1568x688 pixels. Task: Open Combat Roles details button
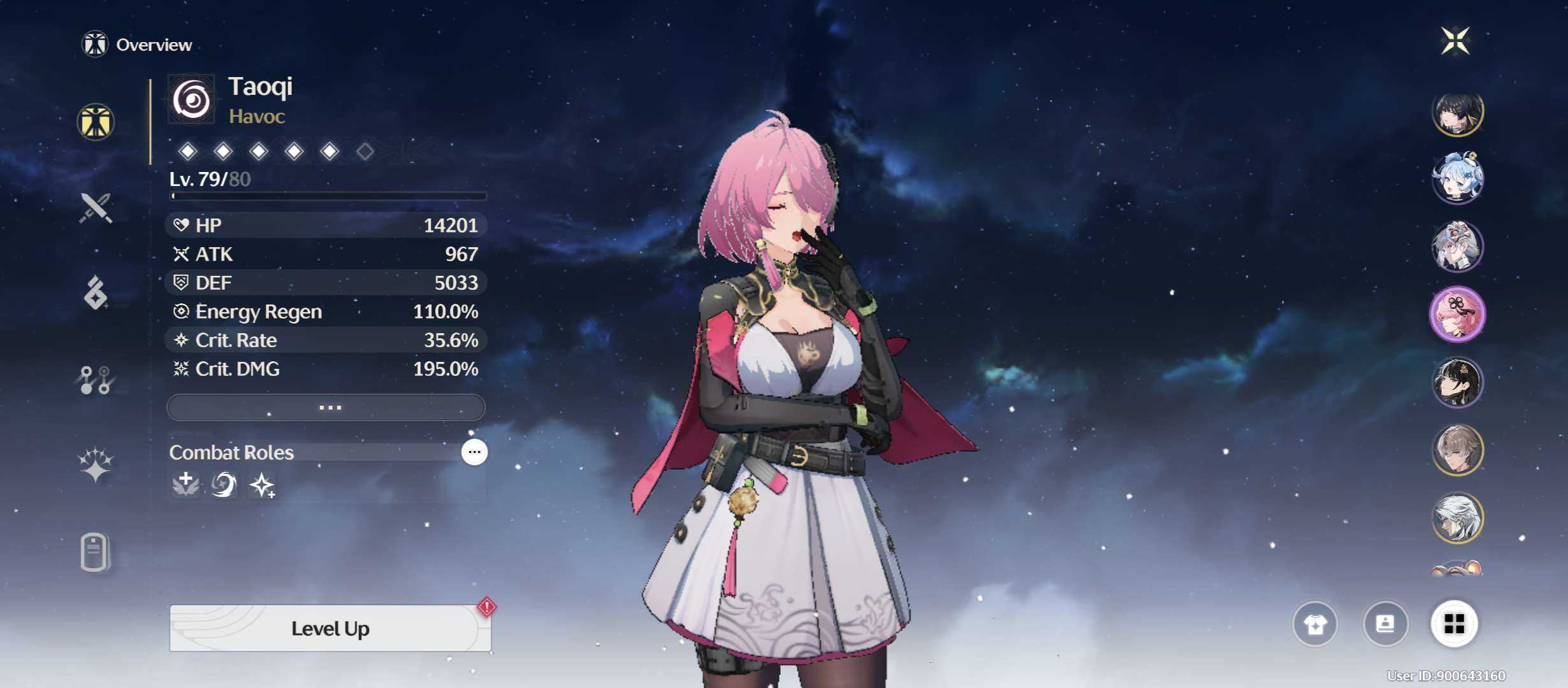(x=474, y=452)
